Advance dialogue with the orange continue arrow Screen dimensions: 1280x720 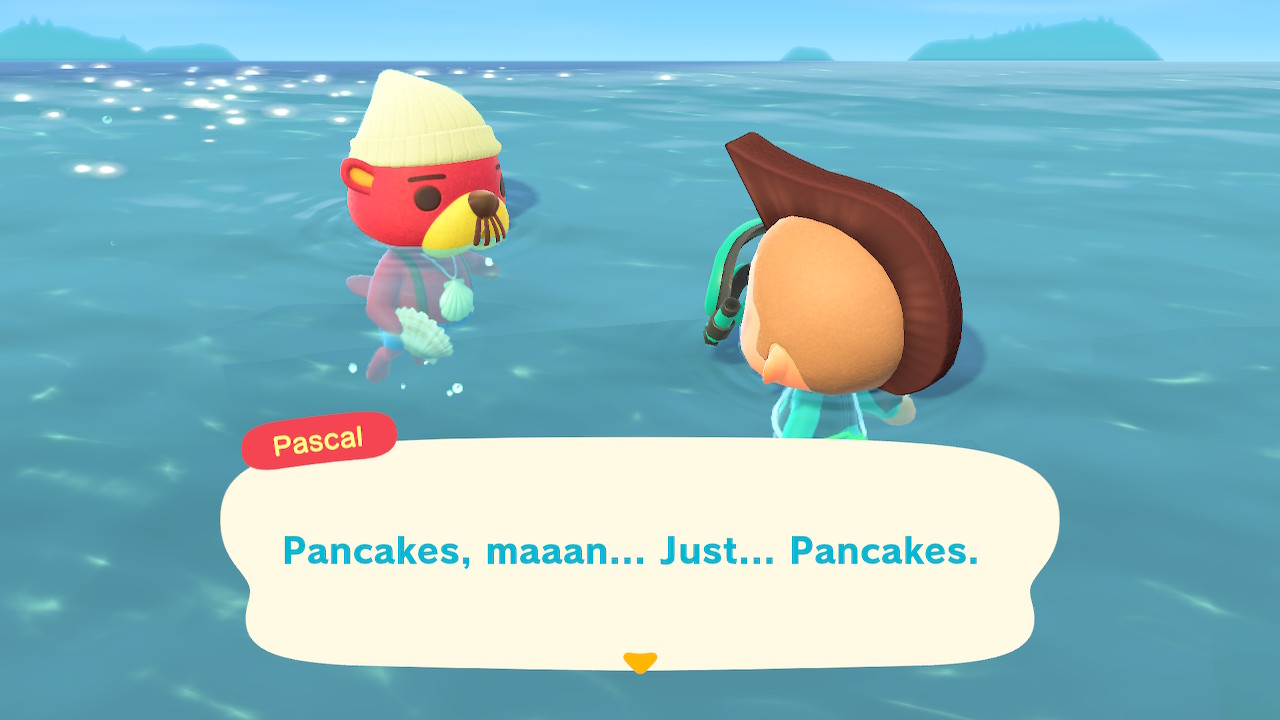click(x=639, y=662)
